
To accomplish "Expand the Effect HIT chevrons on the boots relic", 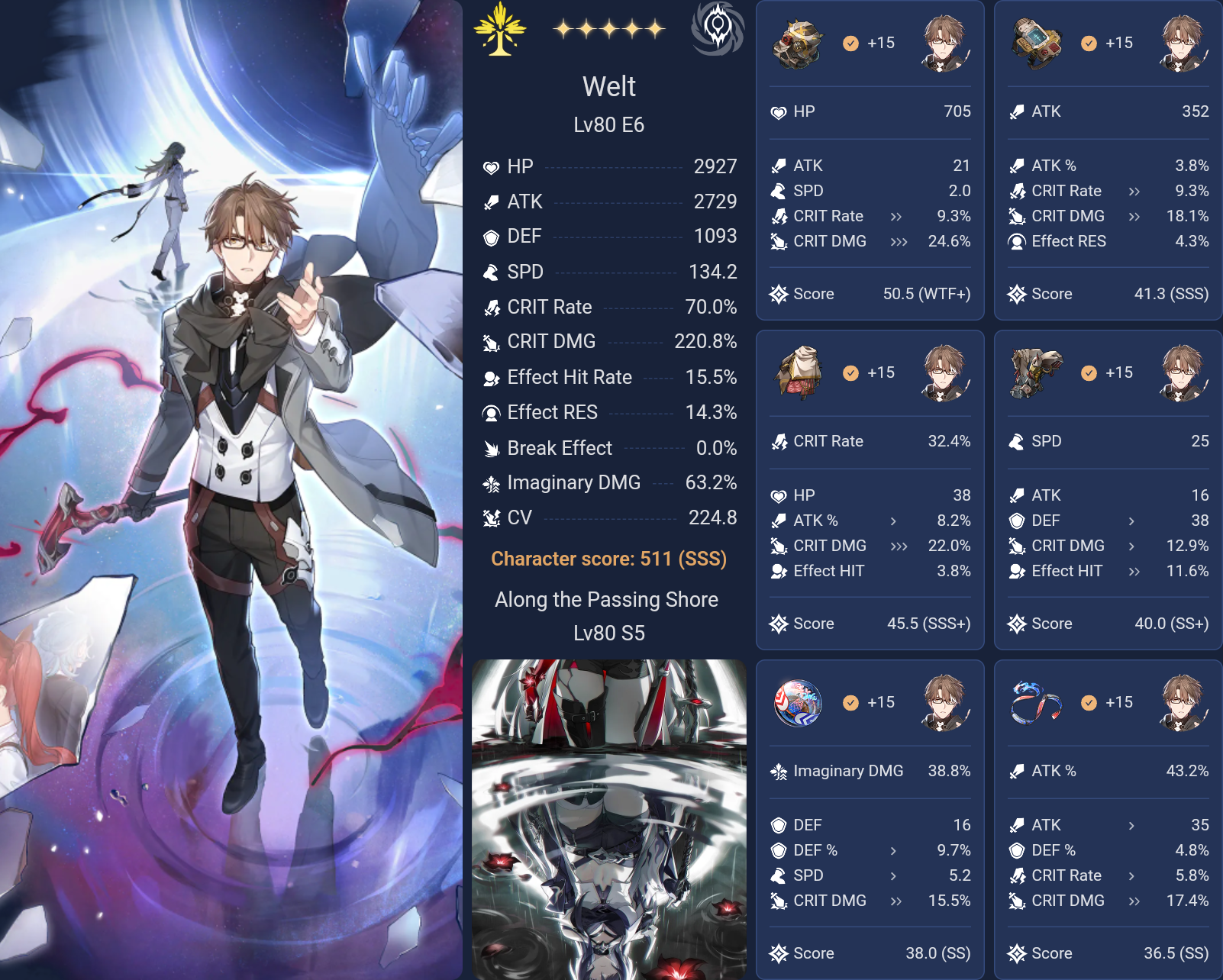I will point(1134,571).
